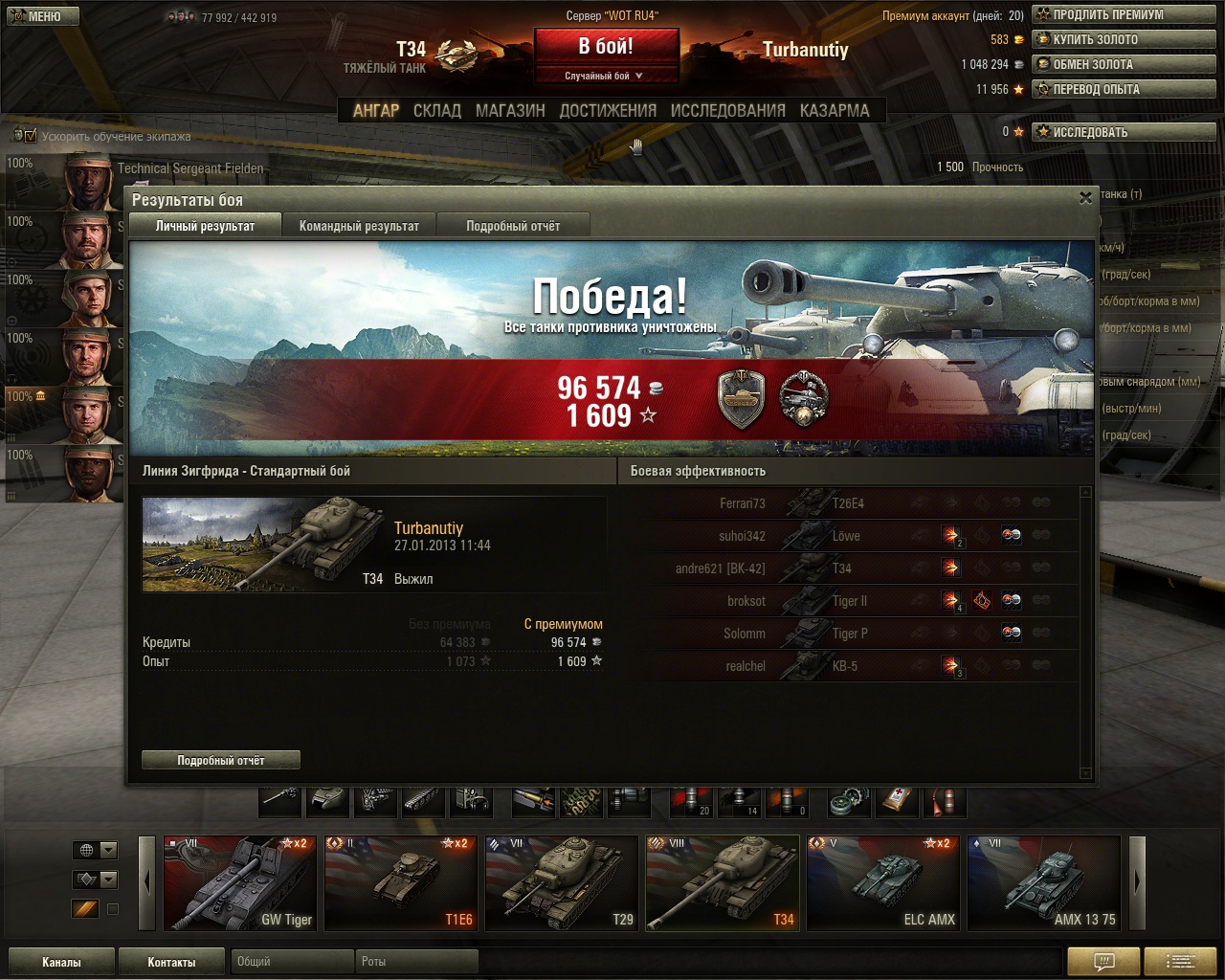The image size is (1225, 980).
Task: Switch to the Командный результат tab
Action: pyautogui.click(x=359, y=226)
